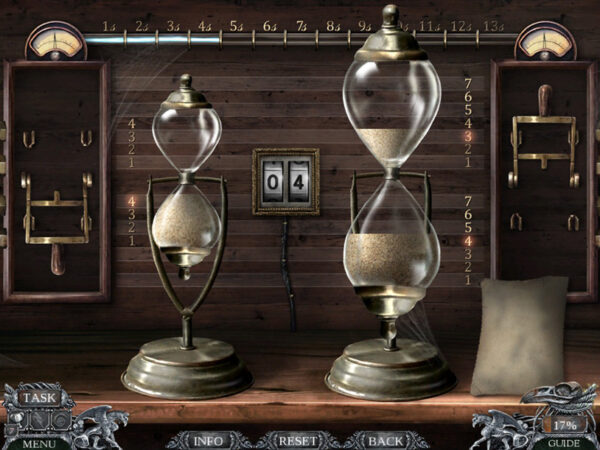
Task: Reset the hourglass puzzle
Action: pos(296,440)
